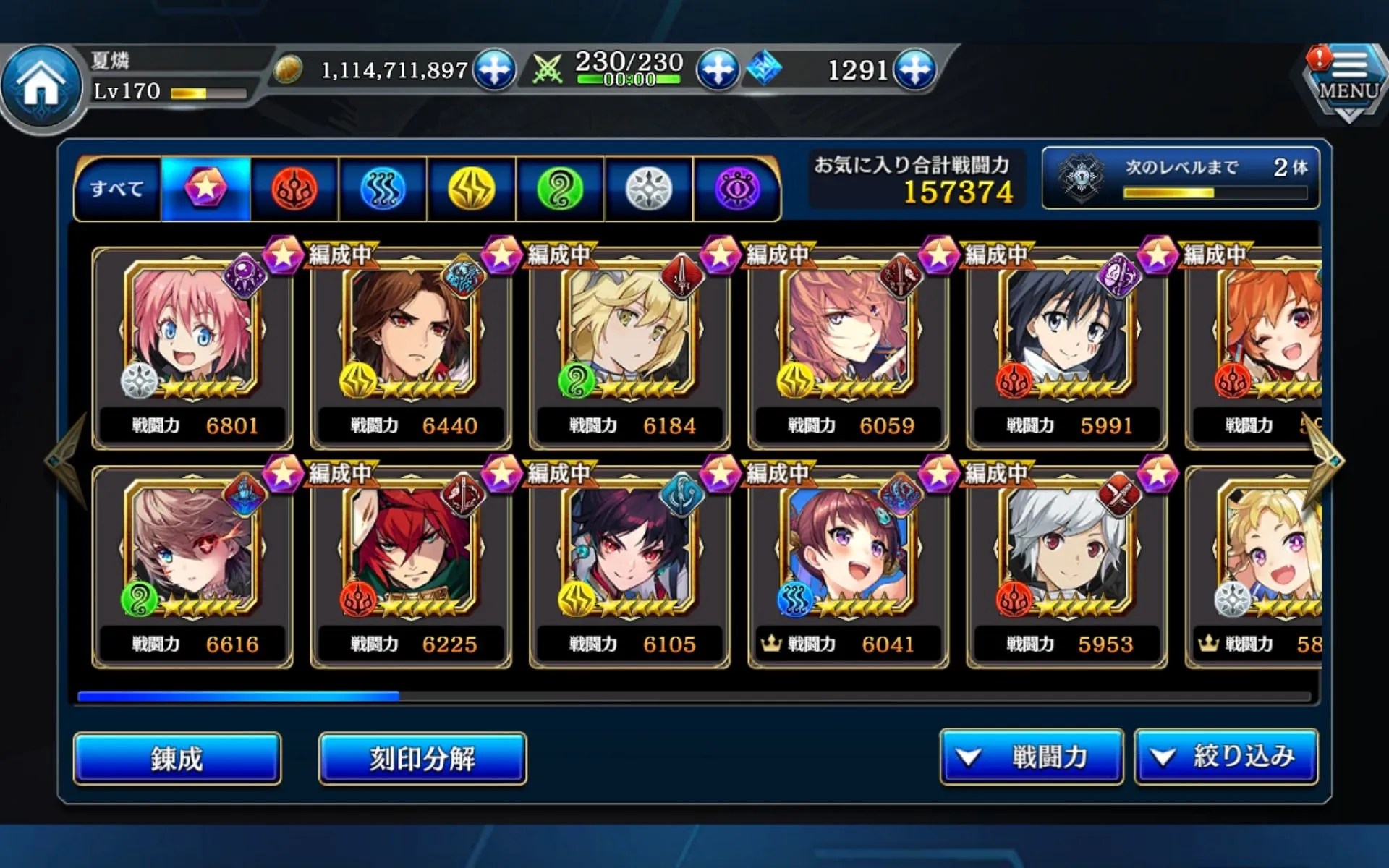Open the 刻印分解 button
This screenshot has width=1389, height=868.
(x=422, y=758)
